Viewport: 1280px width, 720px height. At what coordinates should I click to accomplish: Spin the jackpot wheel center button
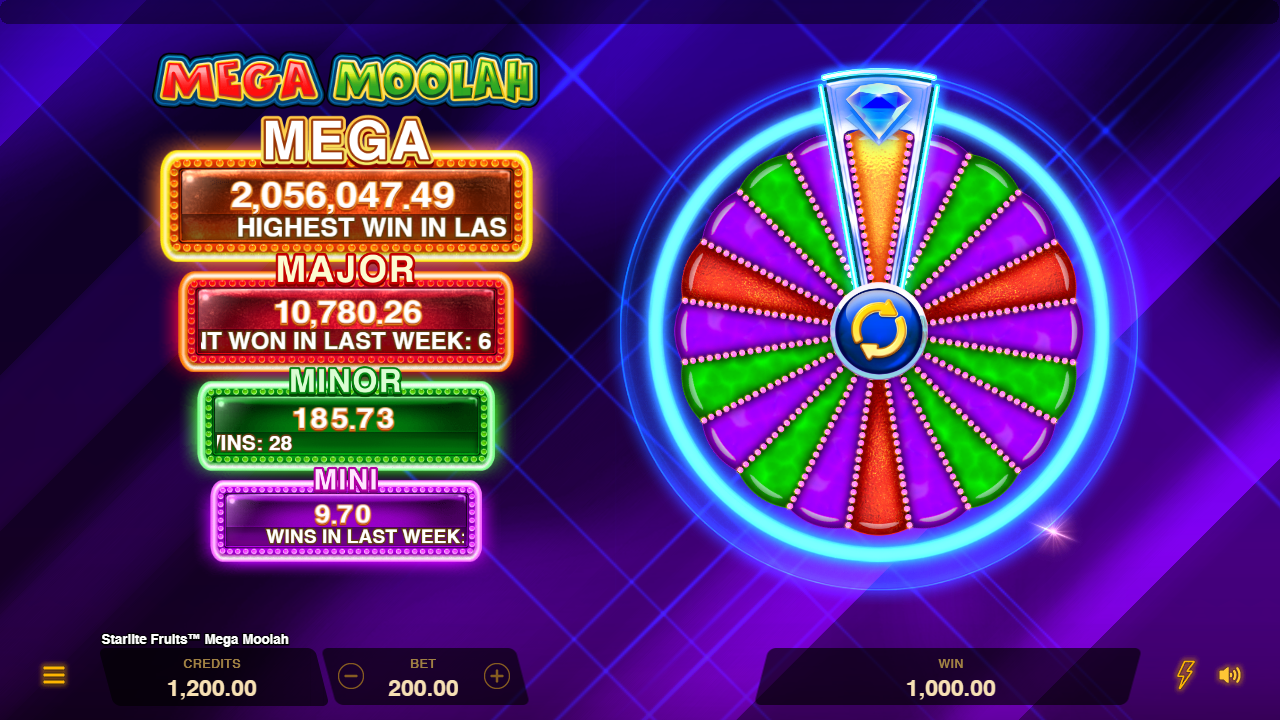click(879, 331)
